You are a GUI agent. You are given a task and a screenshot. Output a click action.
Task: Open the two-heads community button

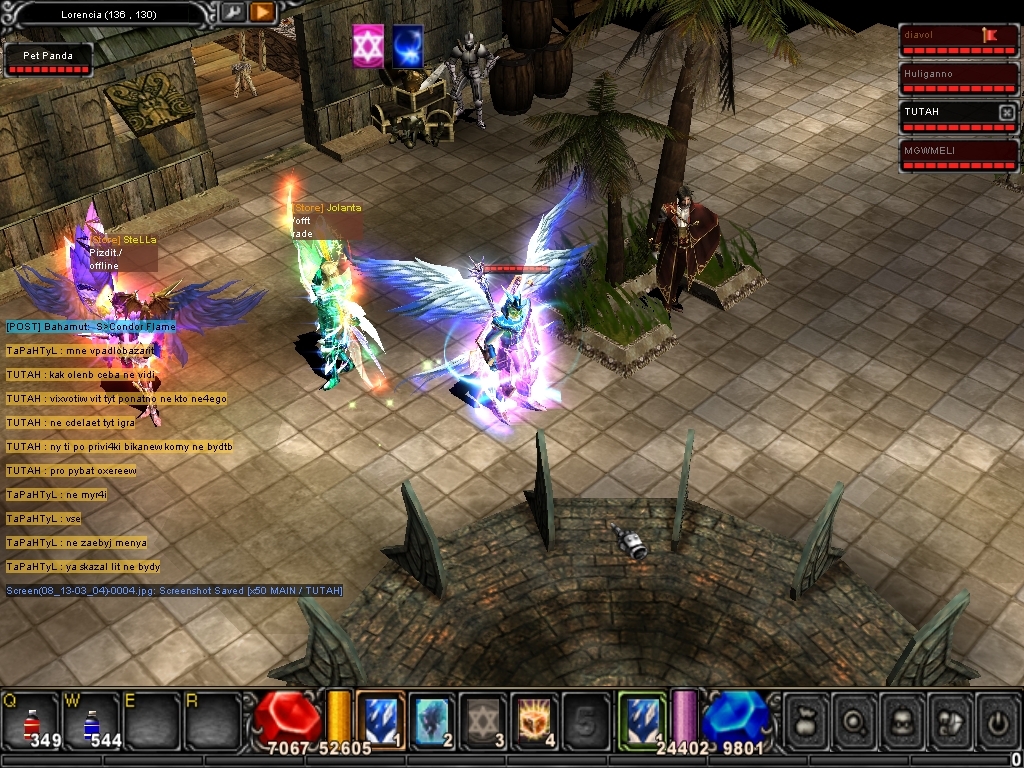tap(949, 720)
